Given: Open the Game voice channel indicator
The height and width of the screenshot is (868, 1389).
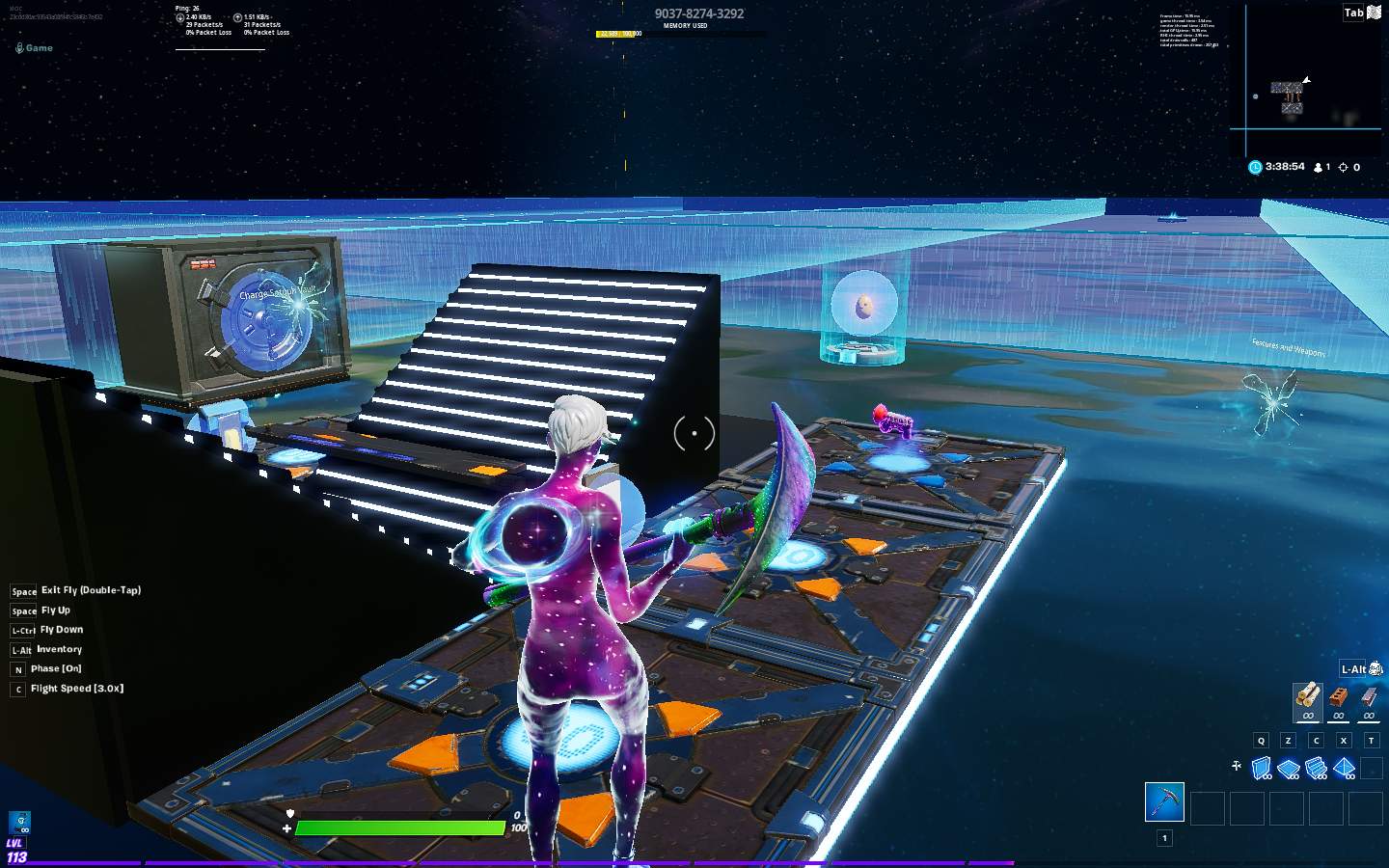Looking at the screenshot, I should coord(35,47).
